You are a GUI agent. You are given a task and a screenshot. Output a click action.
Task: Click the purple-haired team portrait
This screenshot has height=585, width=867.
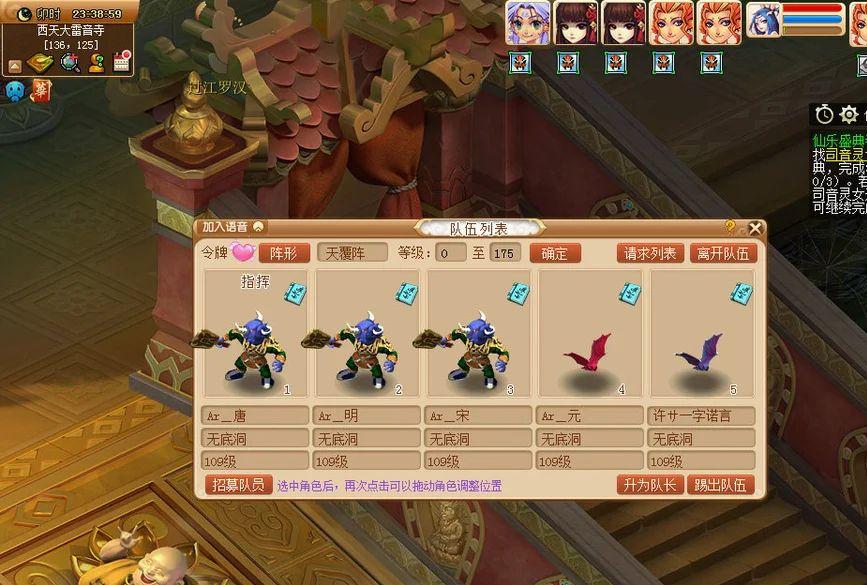525,22
